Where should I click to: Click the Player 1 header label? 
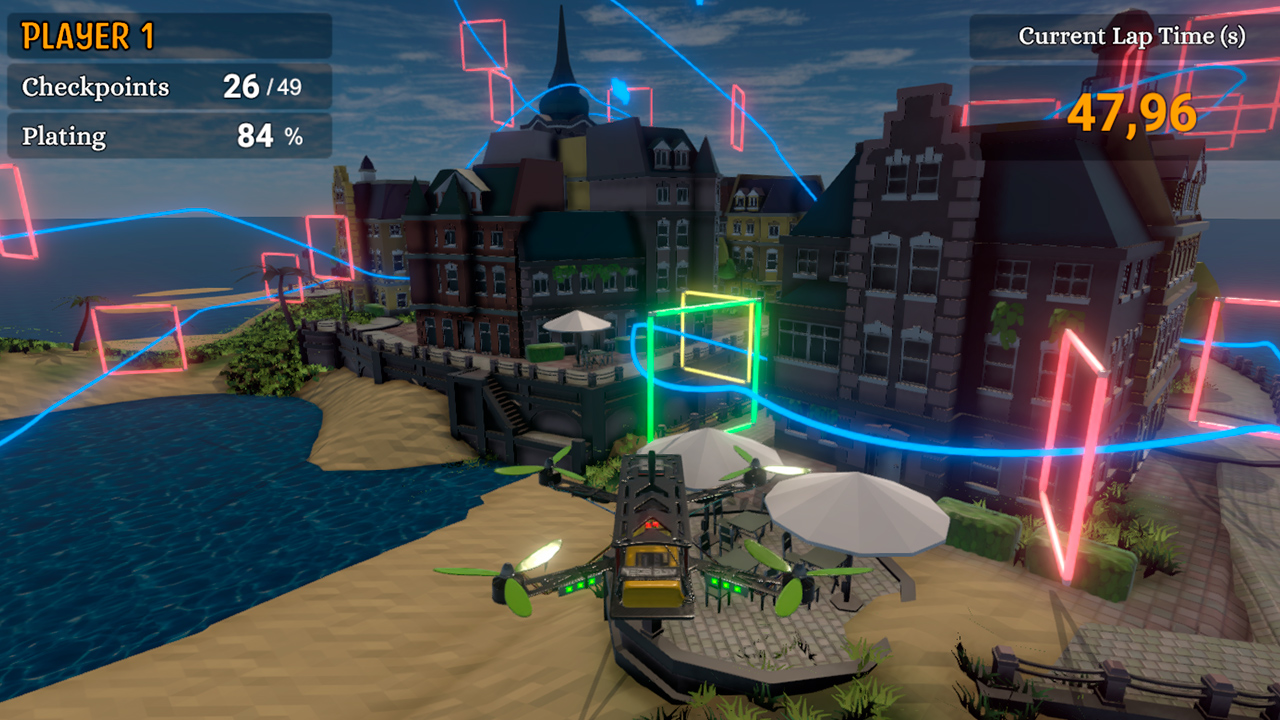[85, 36]
